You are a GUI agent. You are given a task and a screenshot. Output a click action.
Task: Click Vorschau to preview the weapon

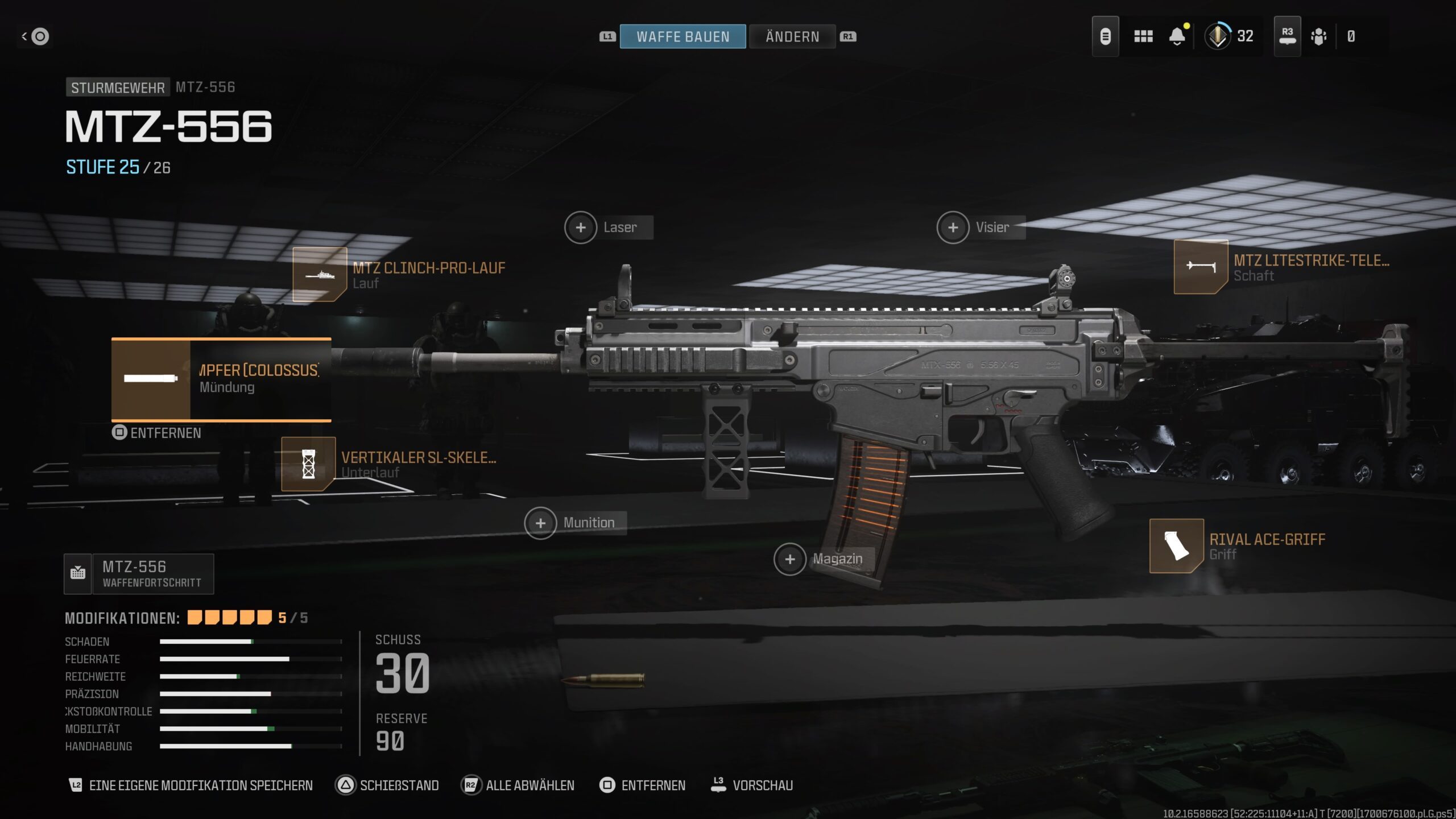pyautogui.click(x=752, y=785)
